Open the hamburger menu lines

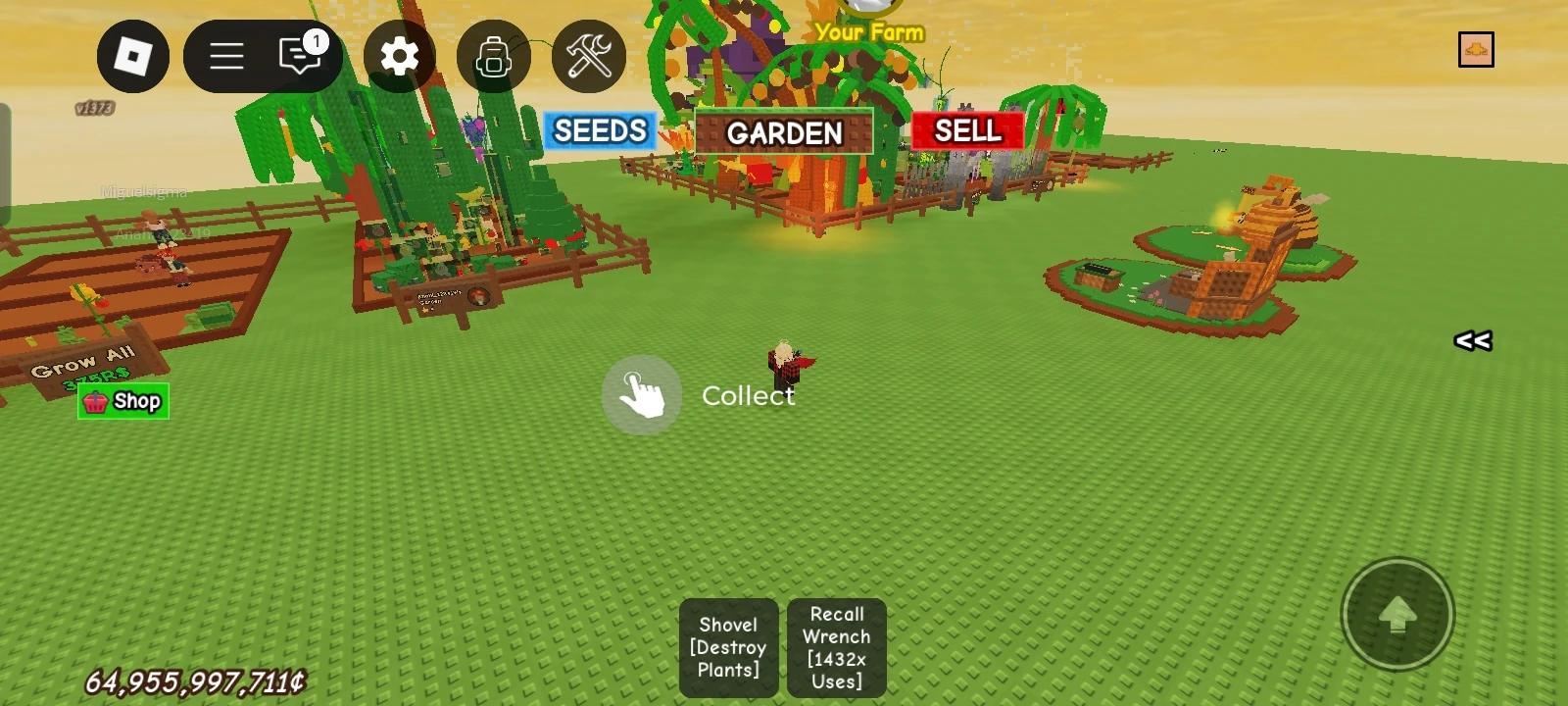(x=225, y=56)
